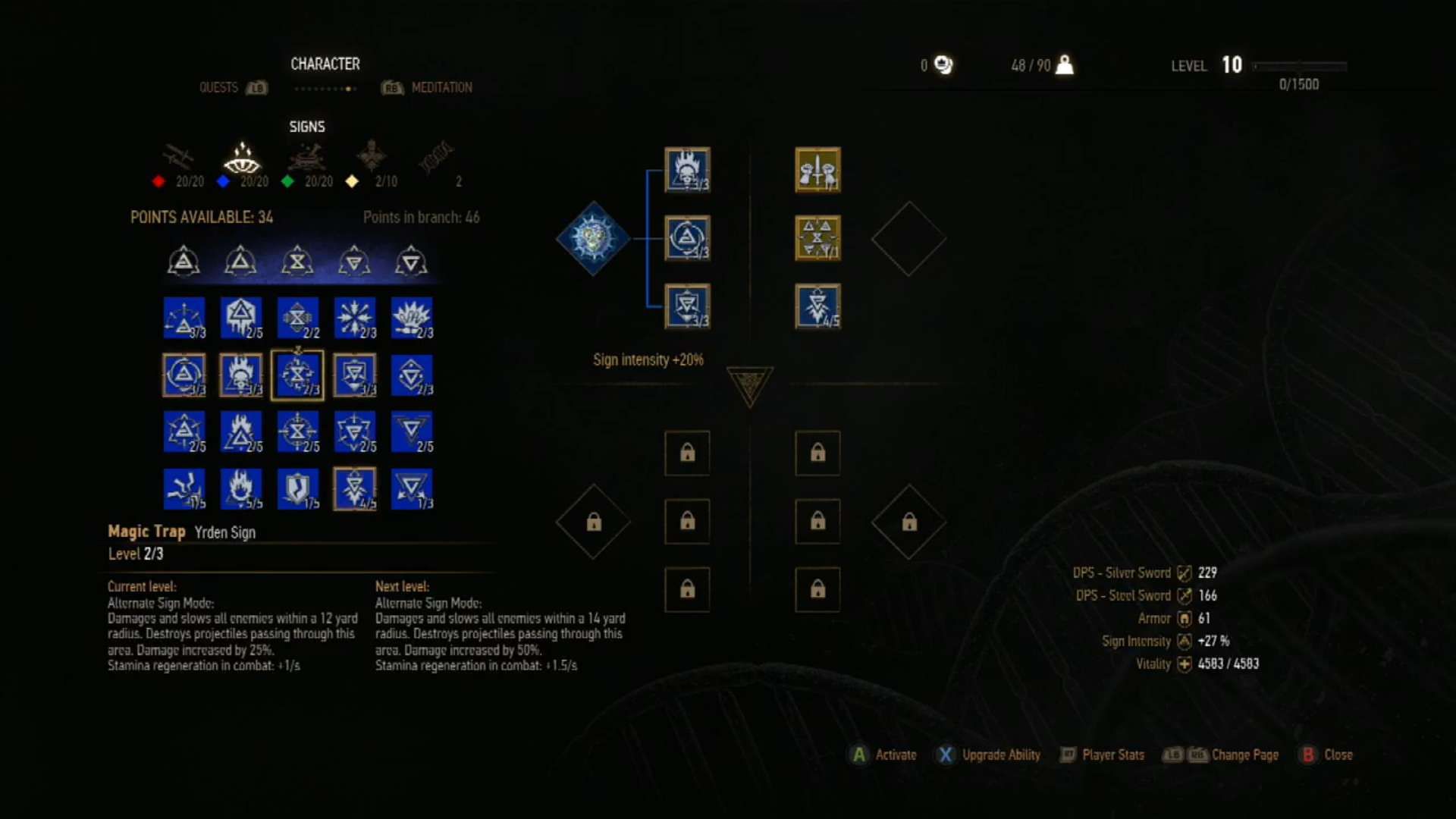The image size is (1456, 819).
Task: Open Player Stats
Action: (1103, 755)
